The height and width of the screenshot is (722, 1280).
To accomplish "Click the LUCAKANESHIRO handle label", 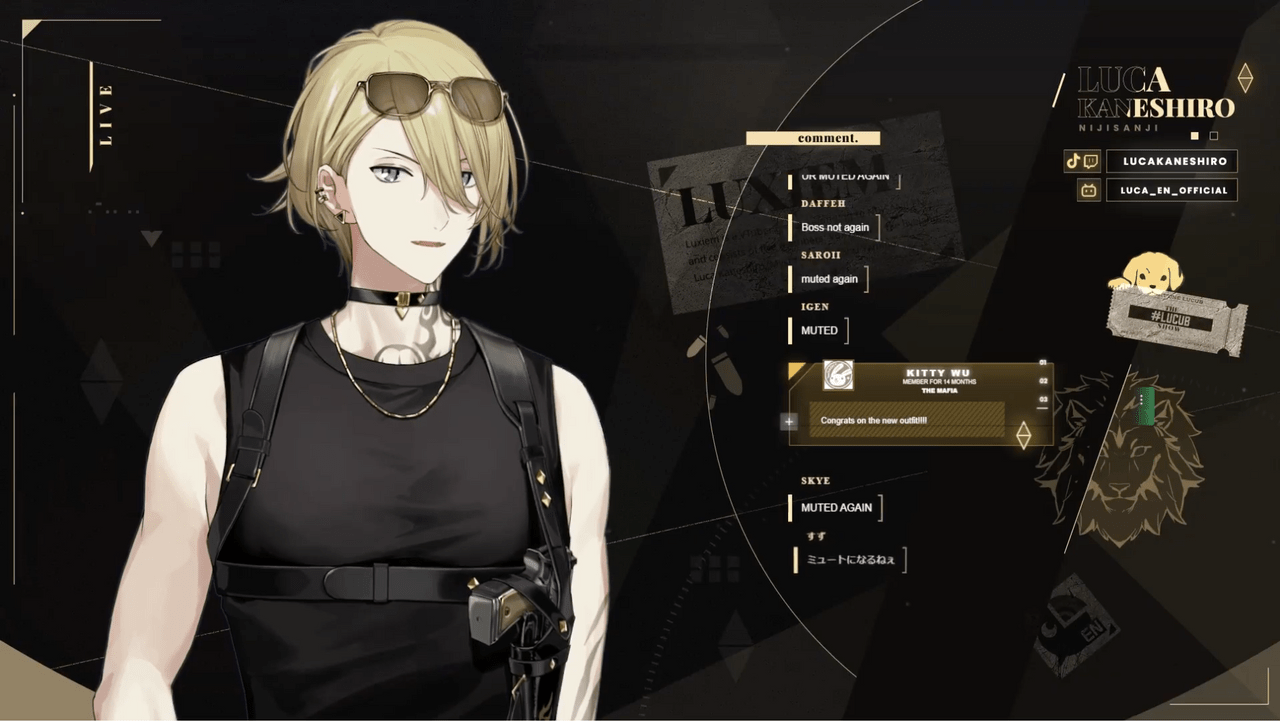I will 1172,161.
